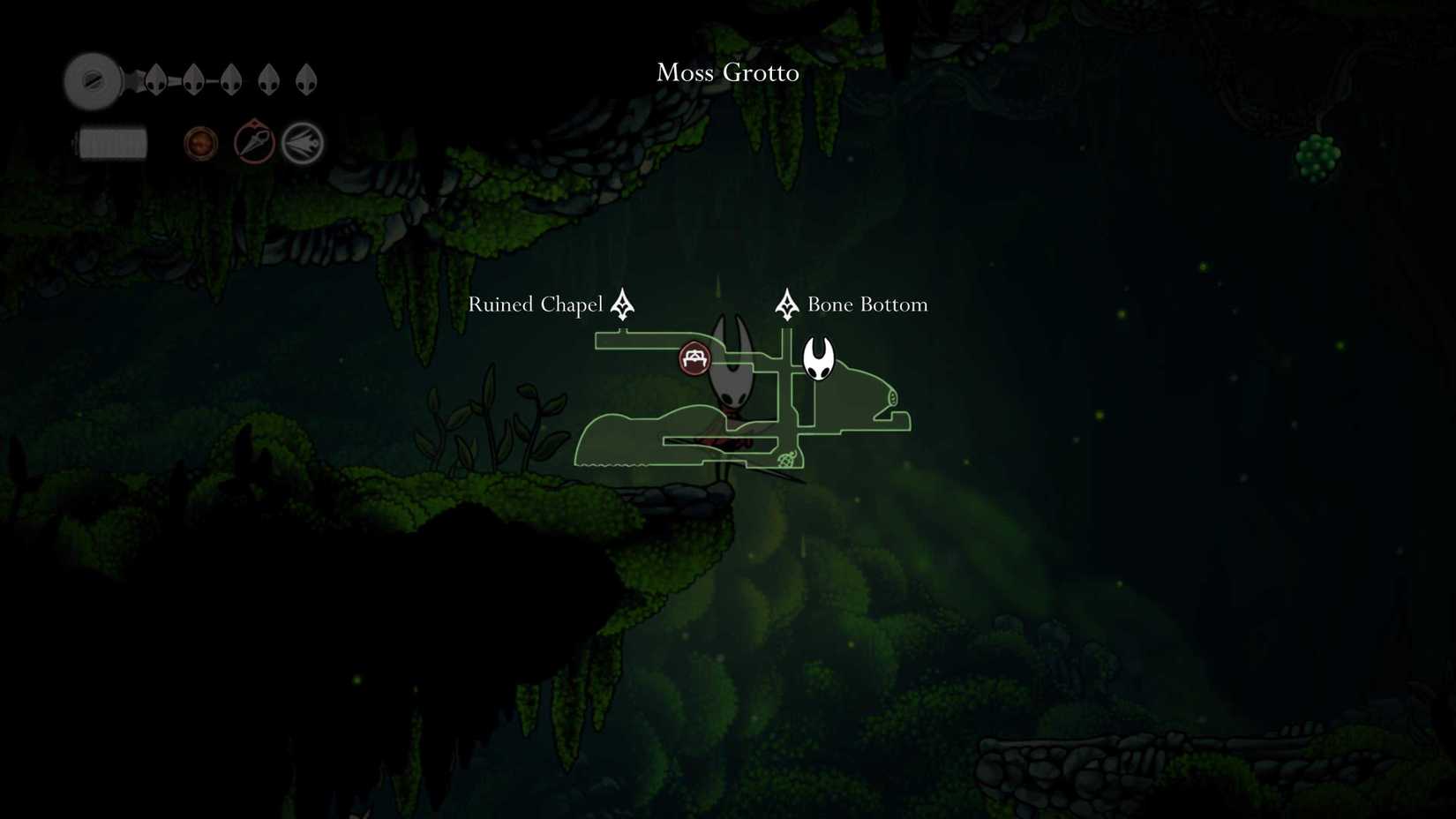Image resolution: width=1456 pixels, height=819 pixels.
Task: Select the silk burst tool icon
Action: (x=303, y=143)
